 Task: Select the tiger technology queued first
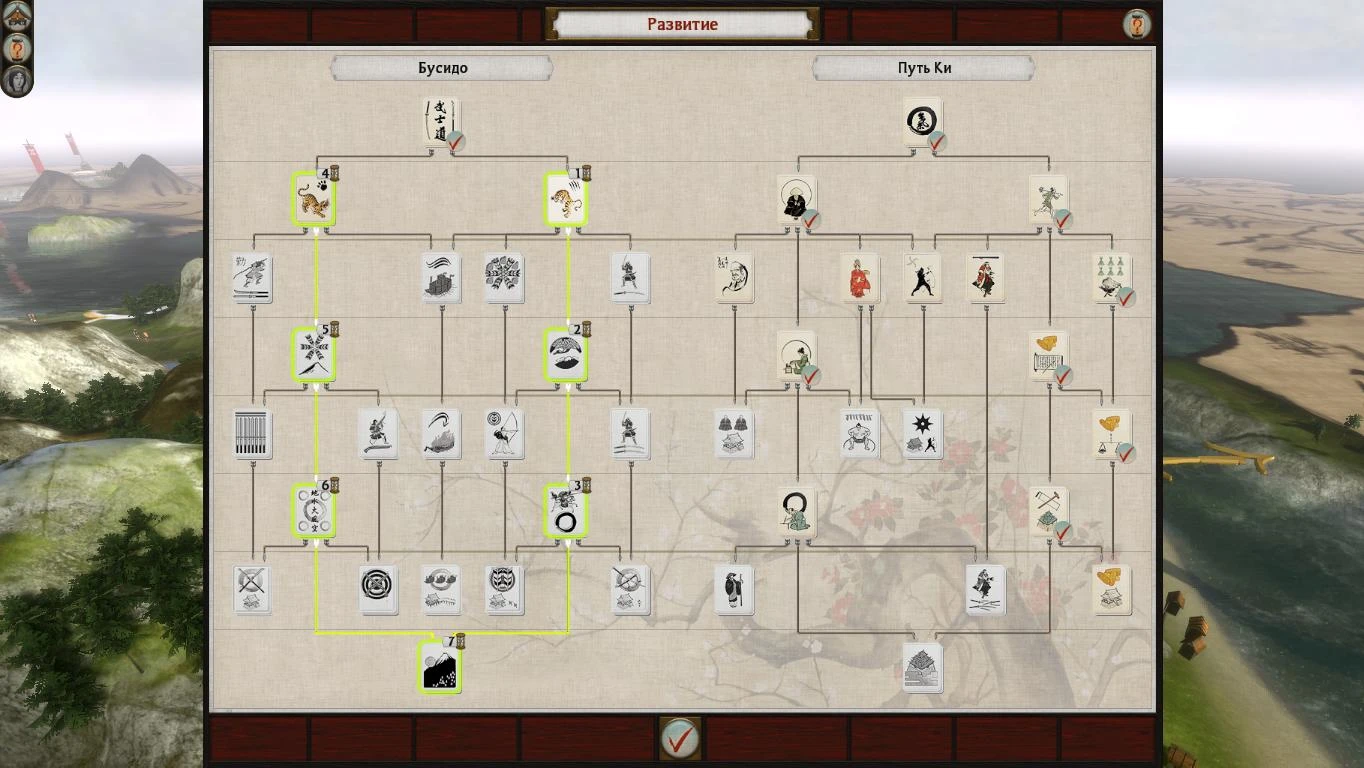click(566, 200)
